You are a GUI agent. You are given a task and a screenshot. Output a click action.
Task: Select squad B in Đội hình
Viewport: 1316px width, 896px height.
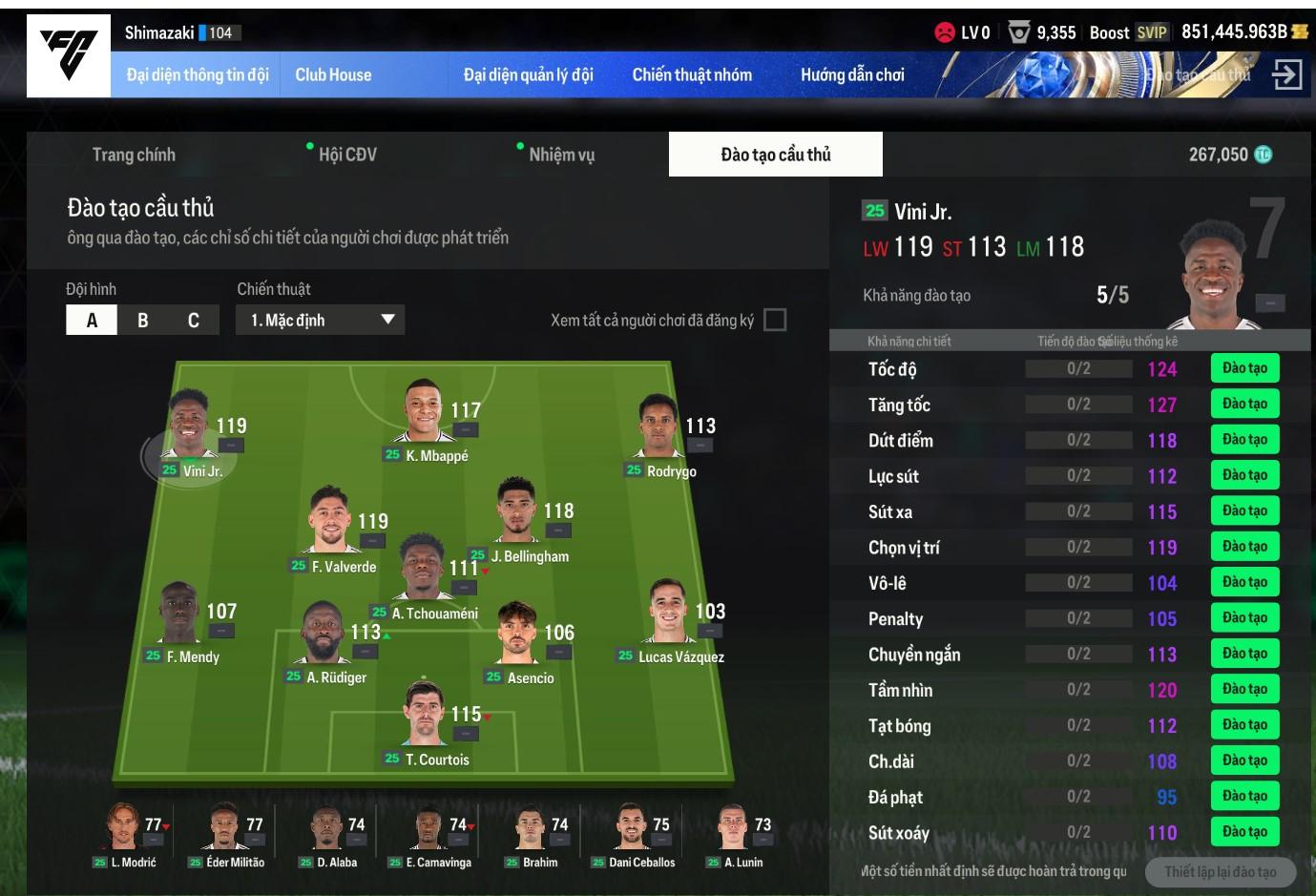point(143,321)
